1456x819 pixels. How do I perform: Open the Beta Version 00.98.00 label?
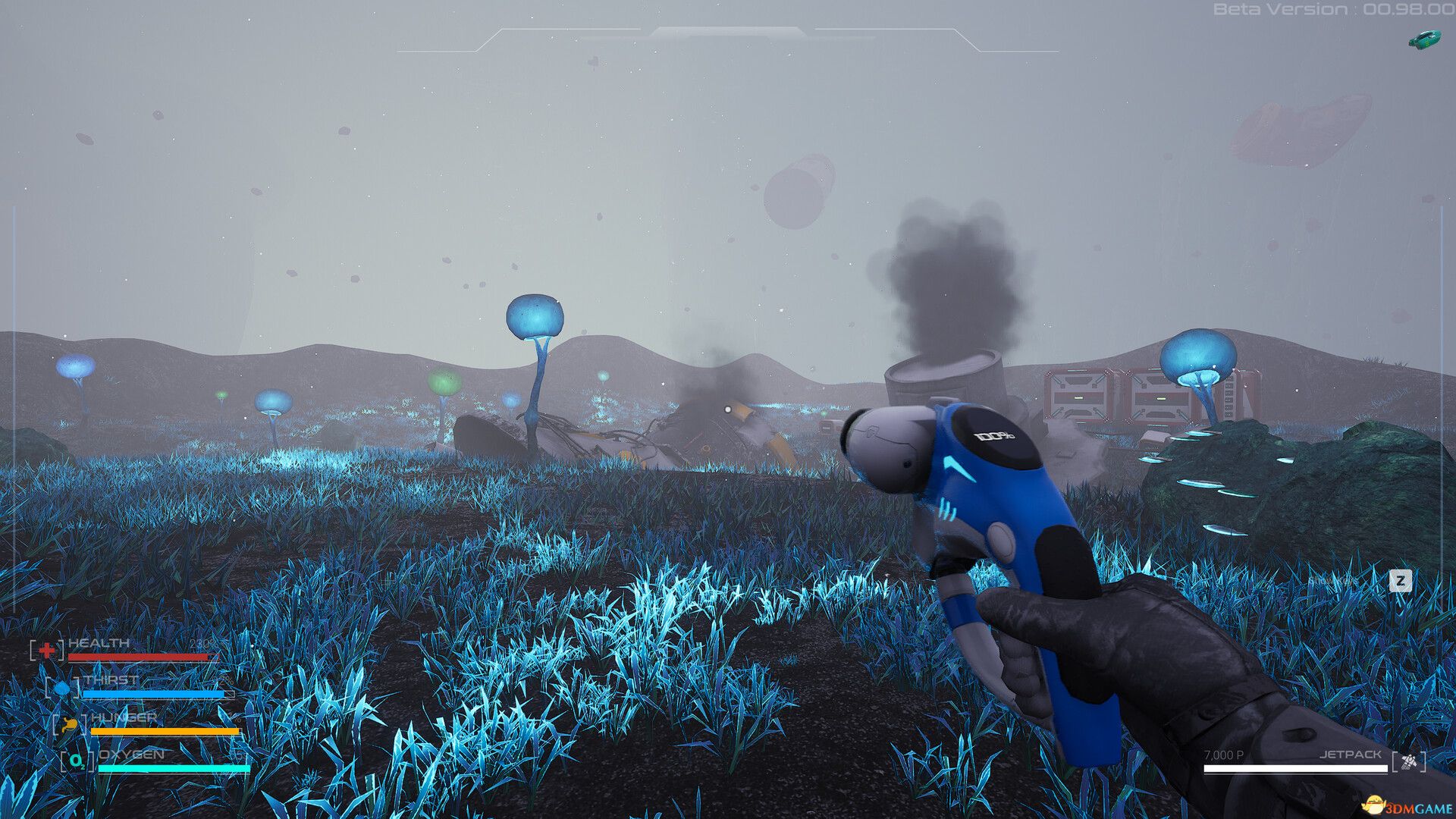1335,11
